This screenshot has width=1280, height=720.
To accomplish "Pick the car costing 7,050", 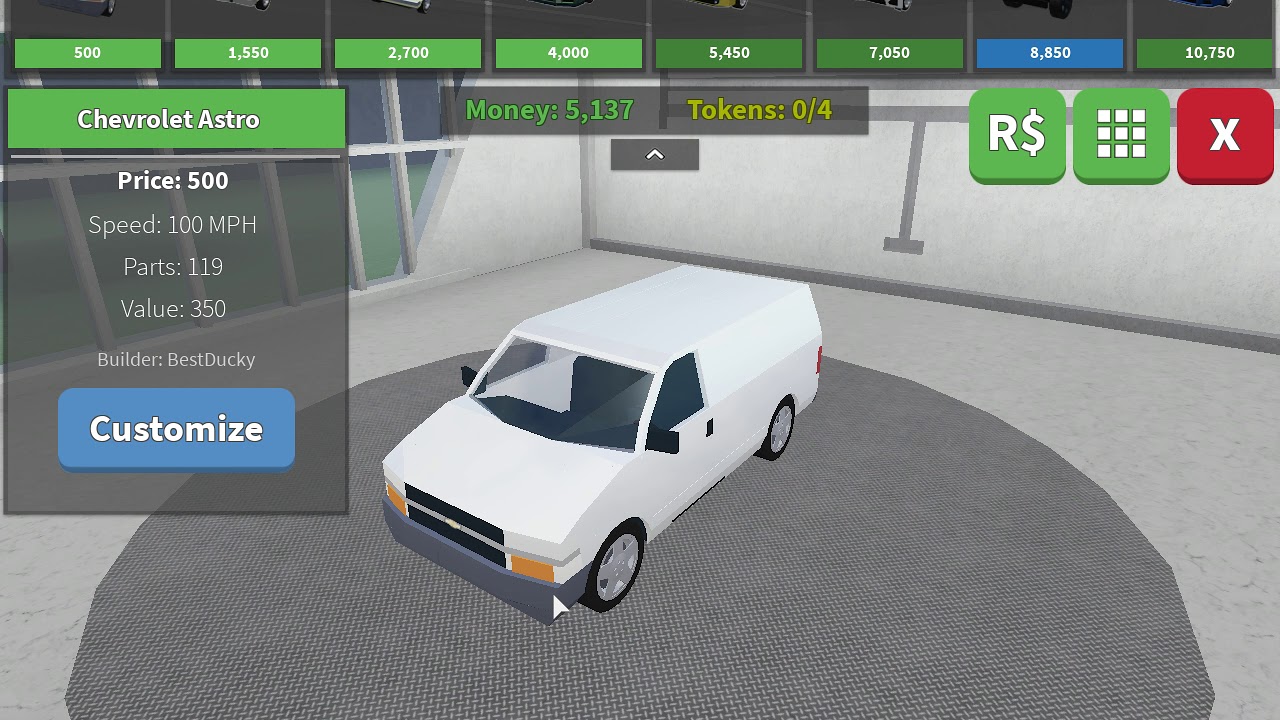I will (x=890, y=53).
